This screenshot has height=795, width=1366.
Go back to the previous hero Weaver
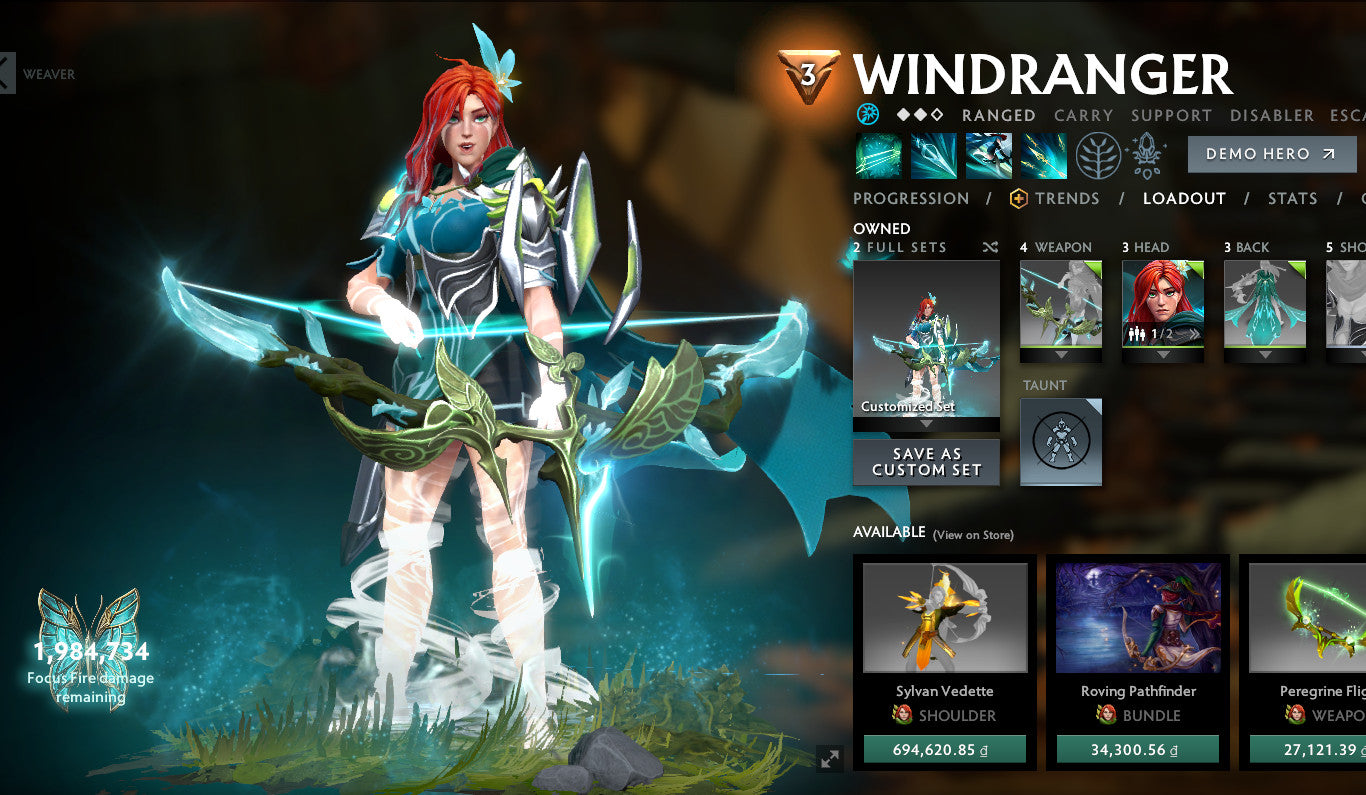tap(8, 74)
